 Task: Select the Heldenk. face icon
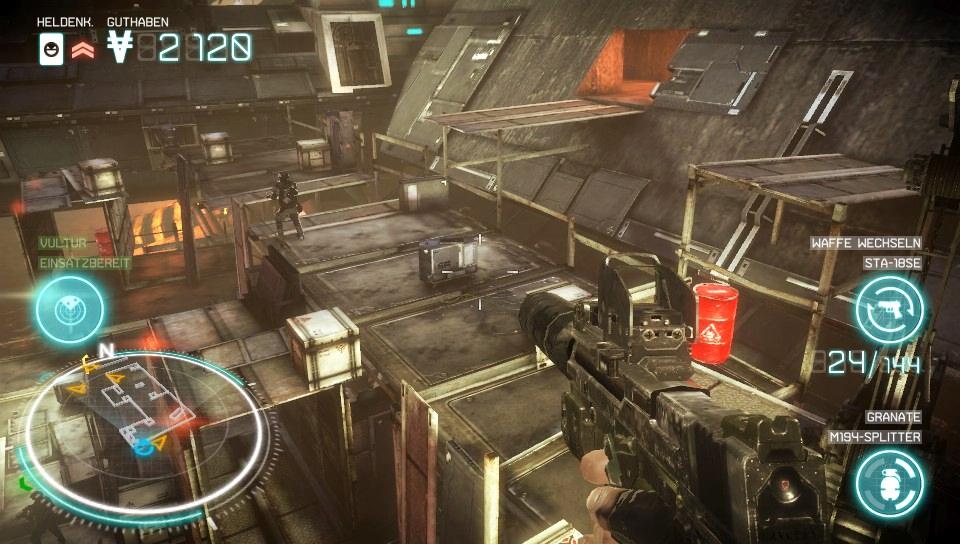point(51,48)
